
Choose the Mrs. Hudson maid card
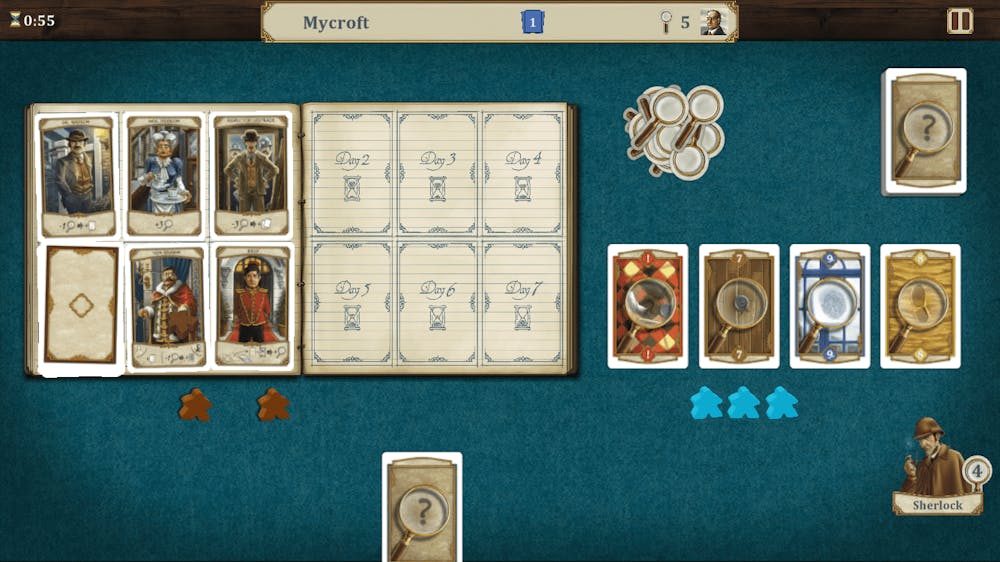click(x=164, y=177)
